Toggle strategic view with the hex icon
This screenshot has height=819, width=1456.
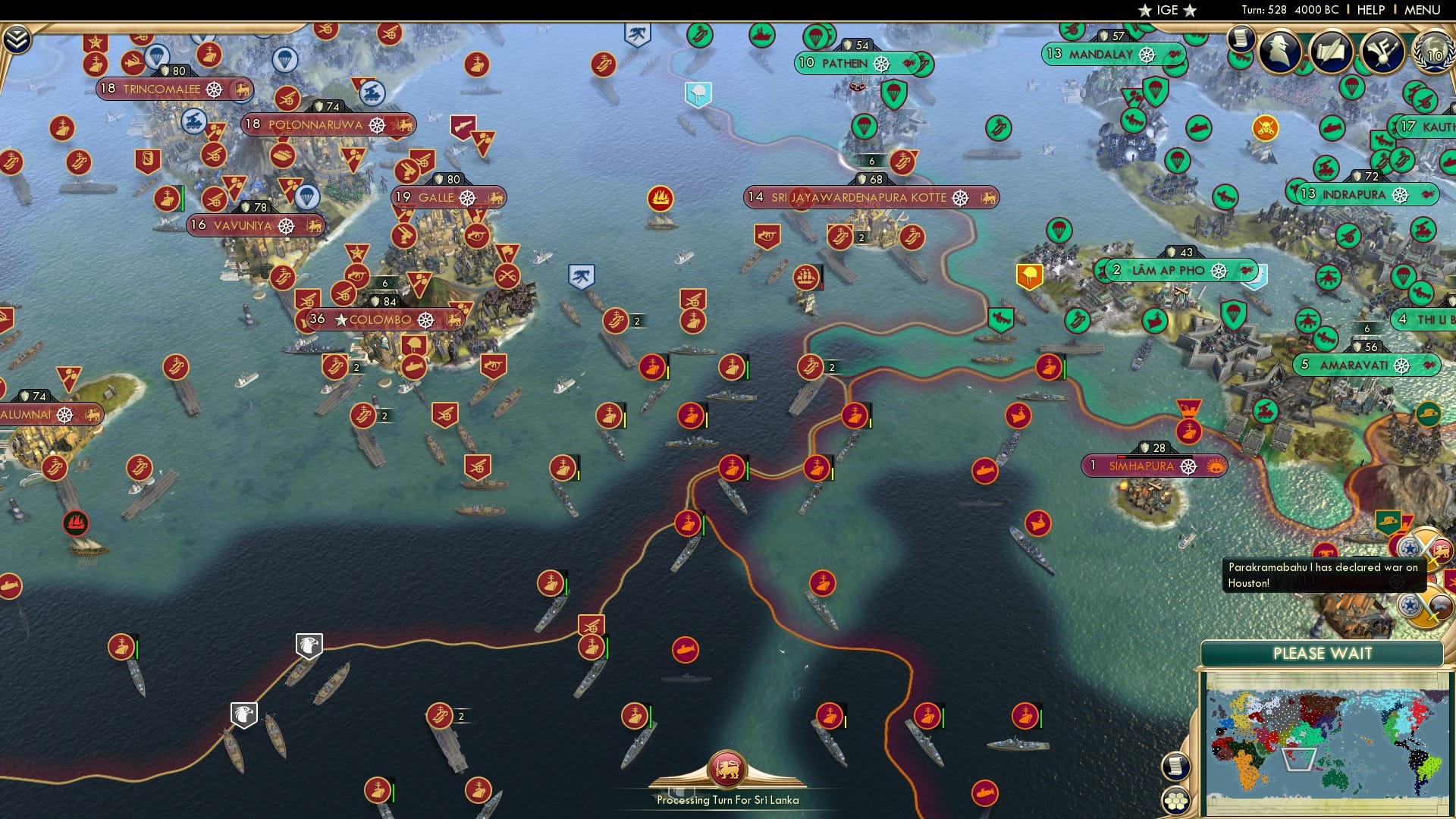coord(1175,800)
